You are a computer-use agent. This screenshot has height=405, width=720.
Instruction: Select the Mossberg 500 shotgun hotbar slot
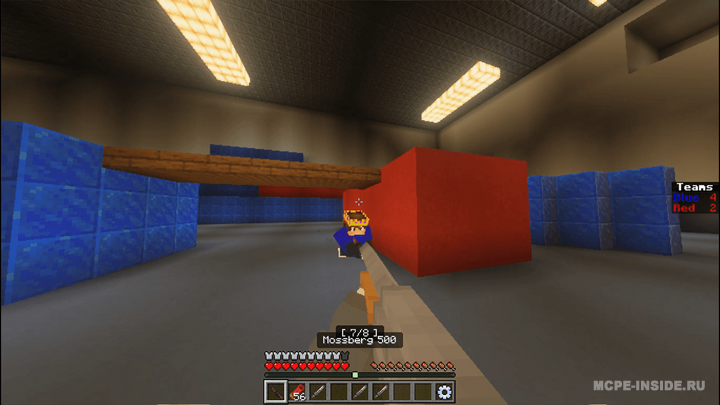(x=275, y=392)
